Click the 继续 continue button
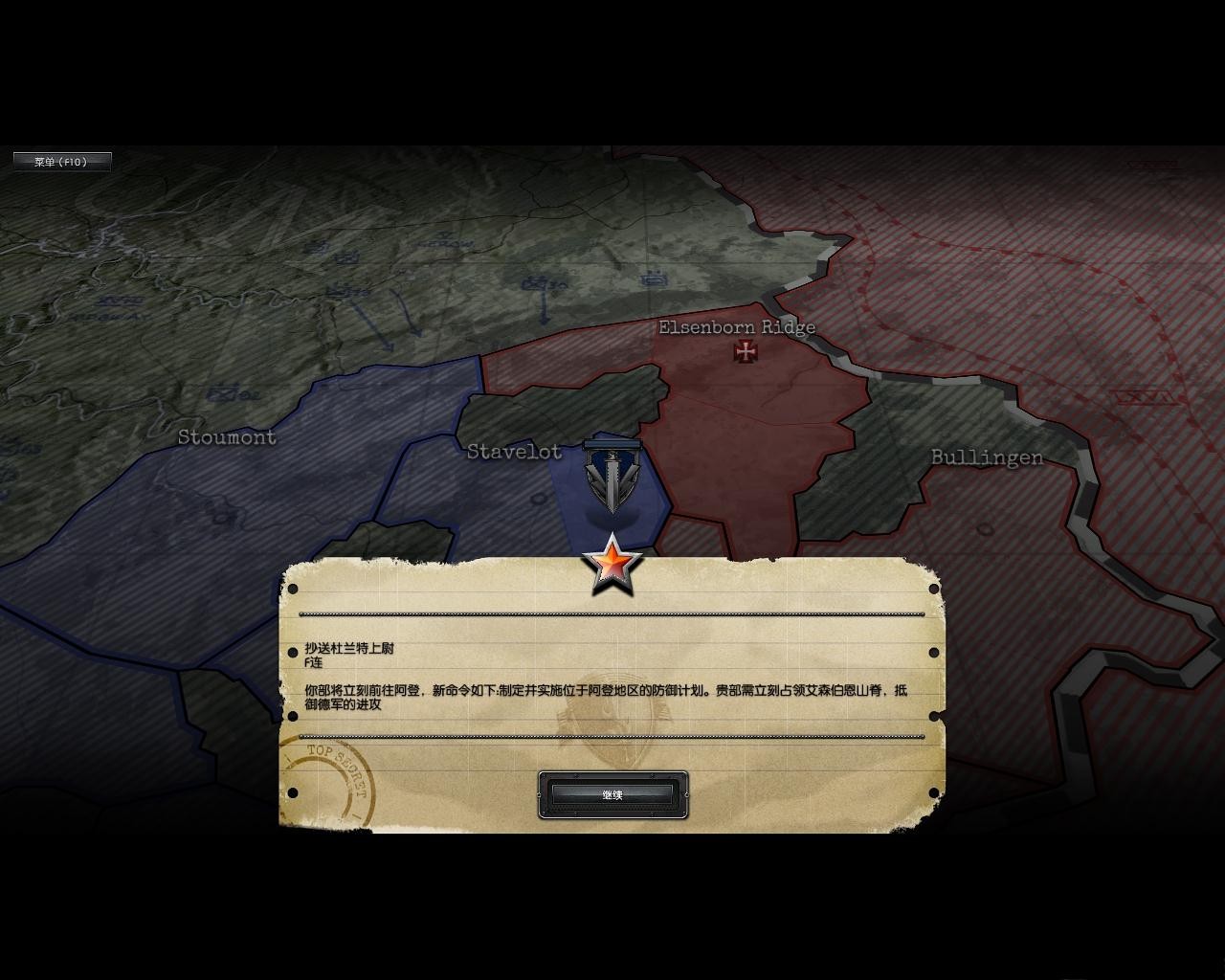 pos(612,795)
